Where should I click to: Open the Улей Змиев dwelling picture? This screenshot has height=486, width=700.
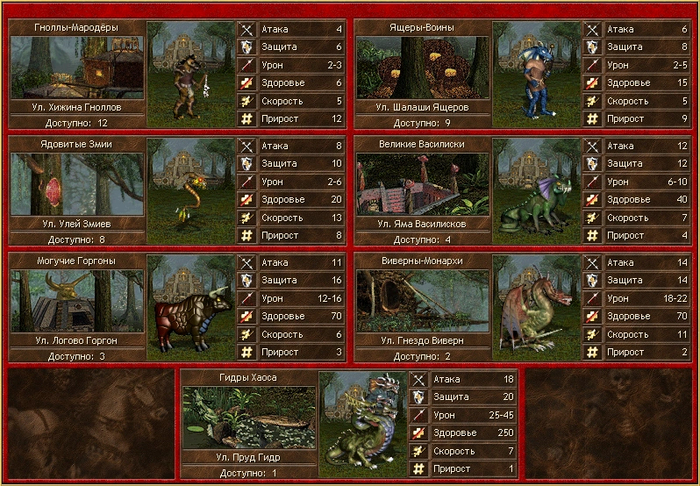pos(77,184)
